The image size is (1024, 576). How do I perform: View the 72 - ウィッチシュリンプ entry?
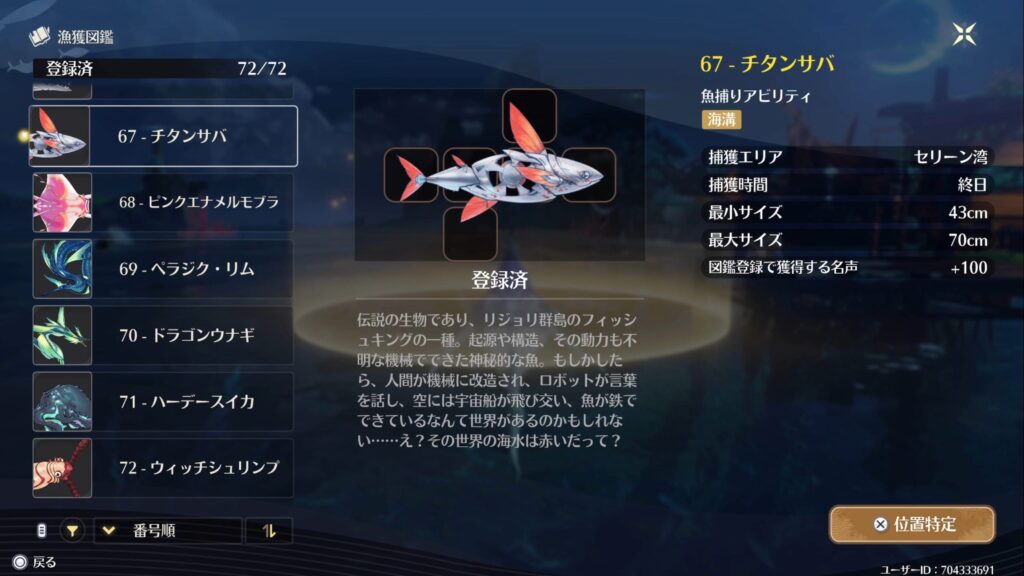click(x=163, y=468)
